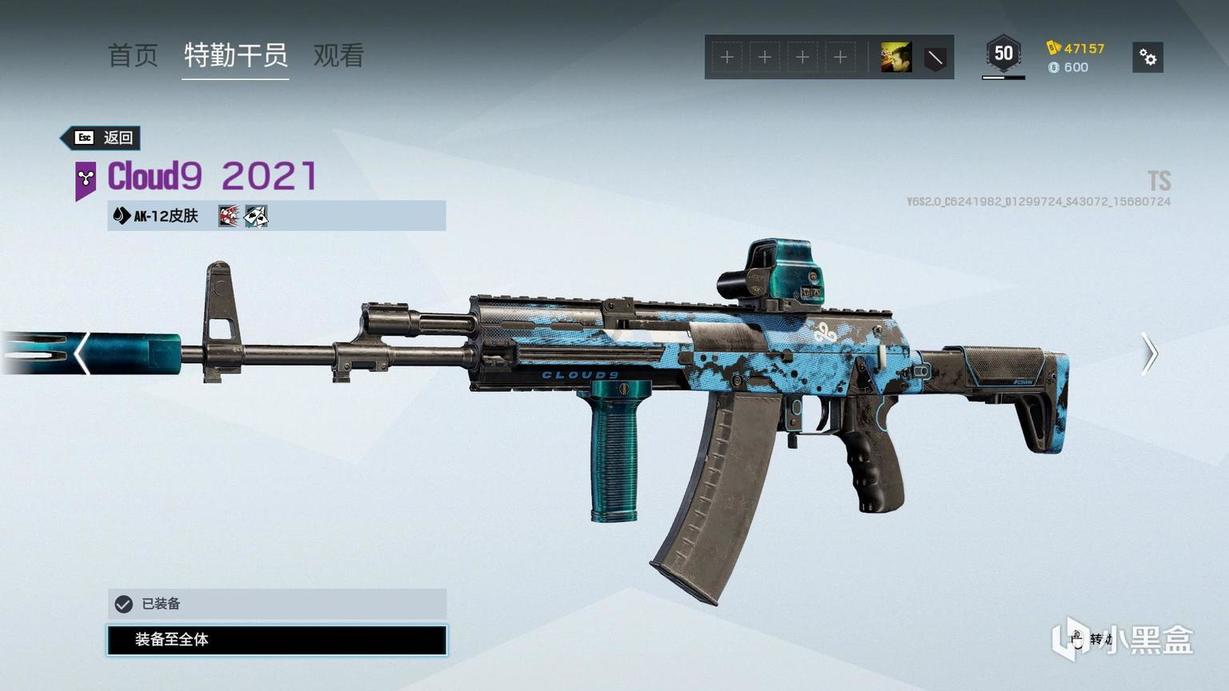Image resolution: width=1229 pixels, height=691 pixels.
Task: Open the player profile avatar
Action: tap(895, 57)
